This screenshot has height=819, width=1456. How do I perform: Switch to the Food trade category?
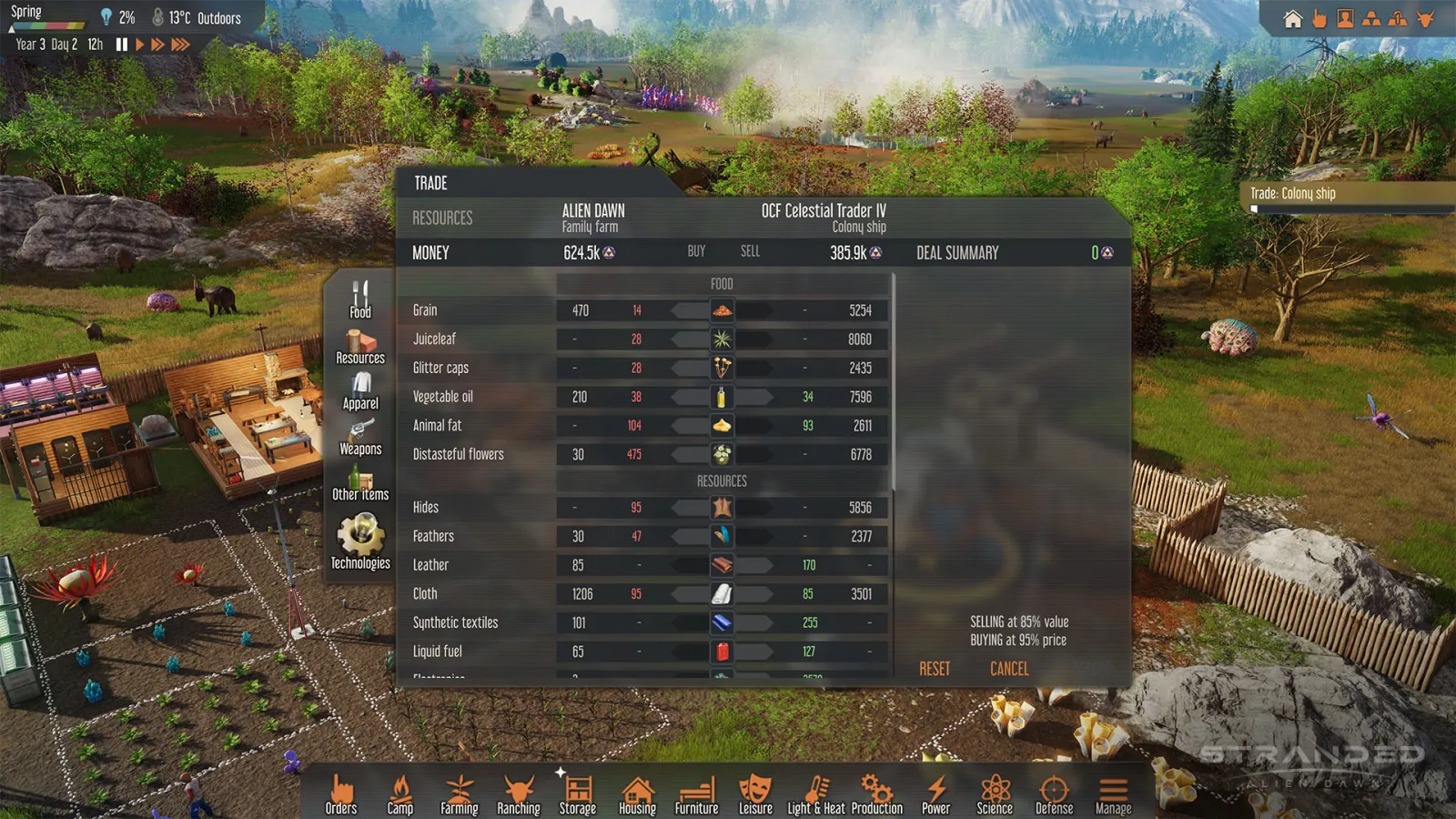pos(360,299)
